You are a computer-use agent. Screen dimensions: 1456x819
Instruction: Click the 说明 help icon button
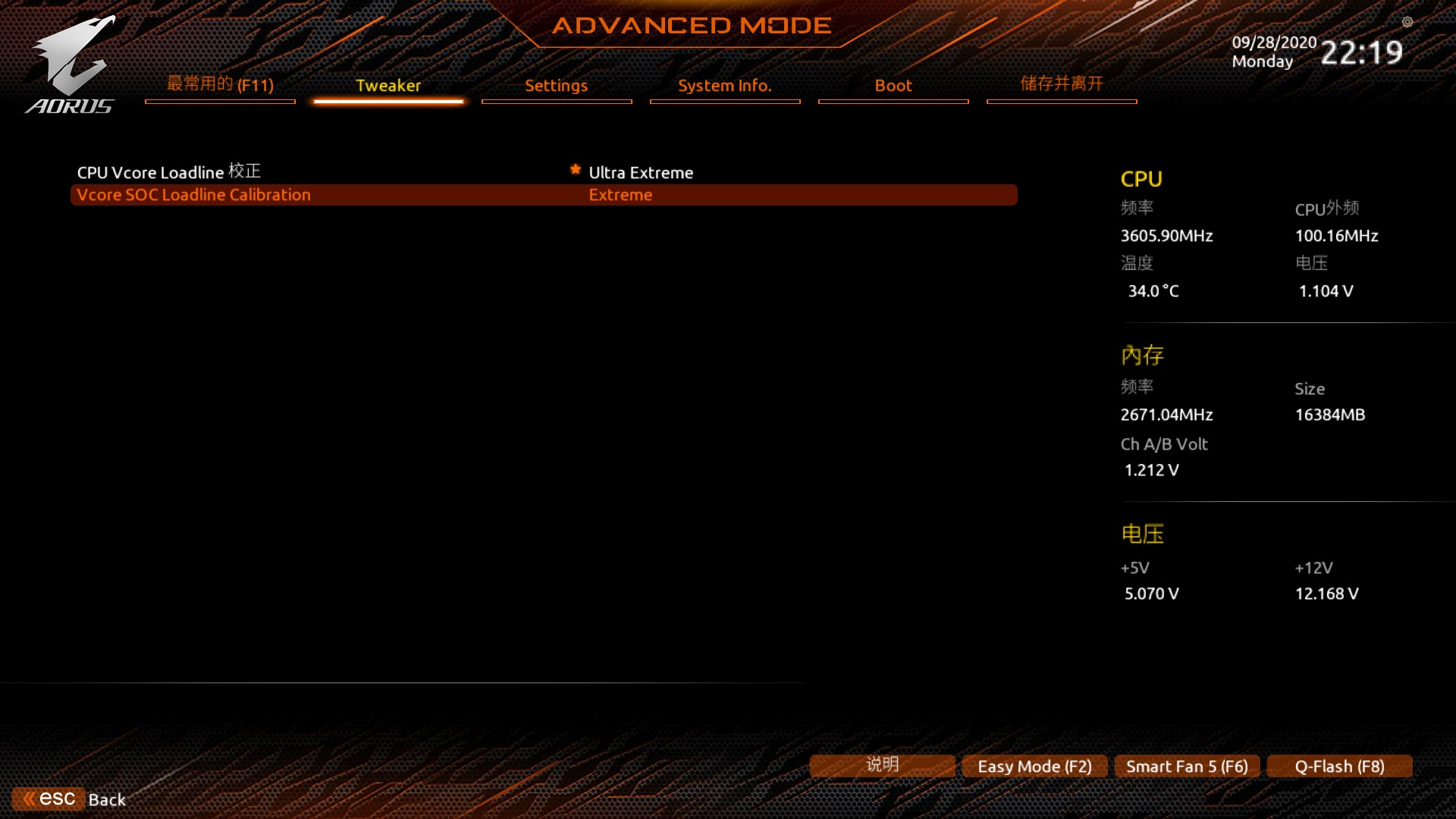882,765
